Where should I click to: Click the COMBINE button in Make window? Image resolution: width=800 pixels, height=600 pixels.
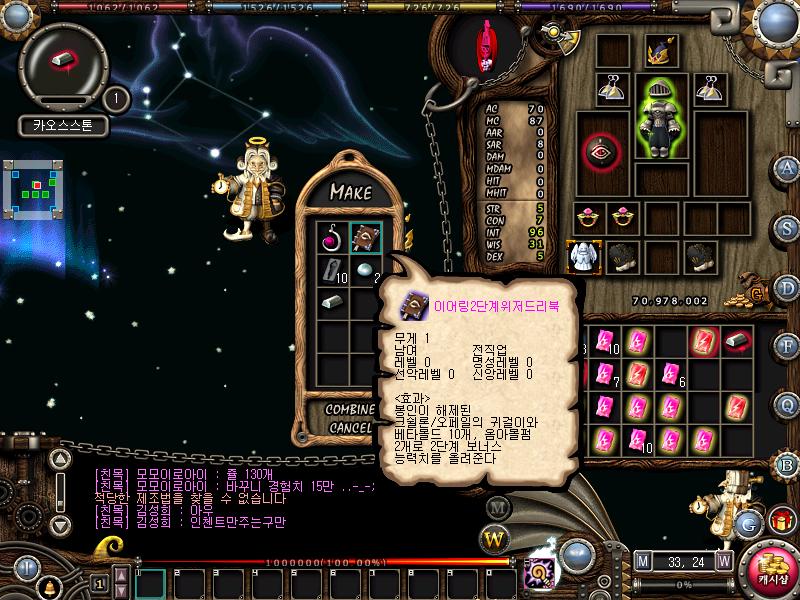tap(350, 410)
